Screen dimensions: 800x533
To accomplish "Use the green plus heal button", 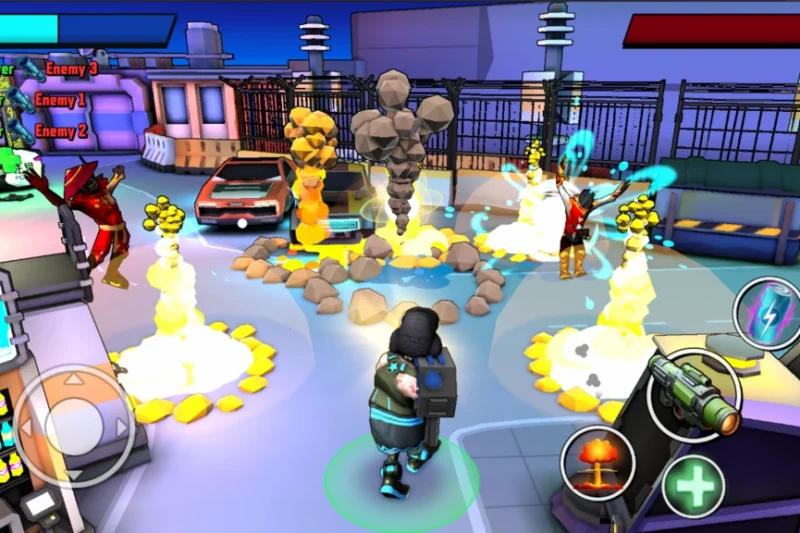I will (693, 487).
